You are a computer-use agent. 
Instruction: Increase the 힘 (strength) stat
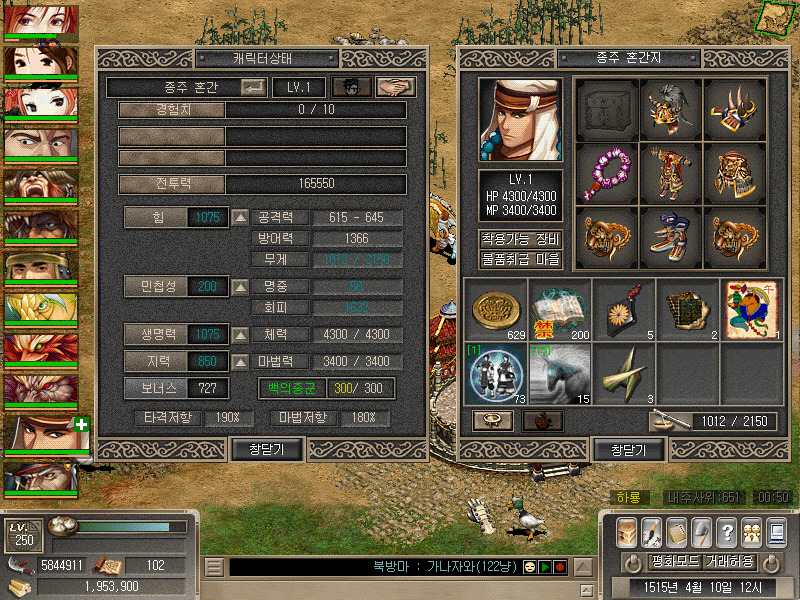pos(240,217)
